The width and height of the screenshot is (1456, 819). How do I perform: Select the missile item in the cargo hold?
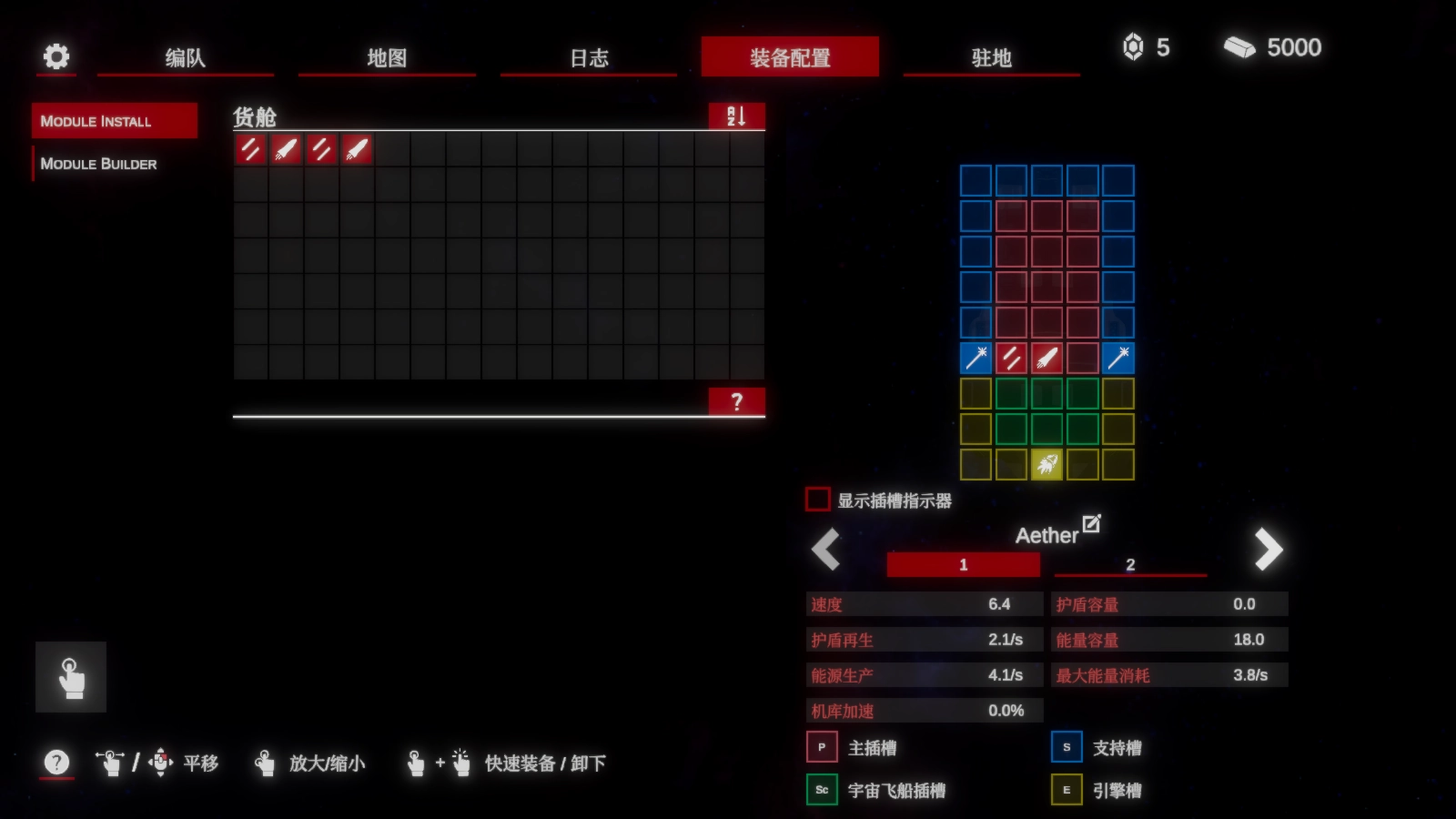pos(285,150)
